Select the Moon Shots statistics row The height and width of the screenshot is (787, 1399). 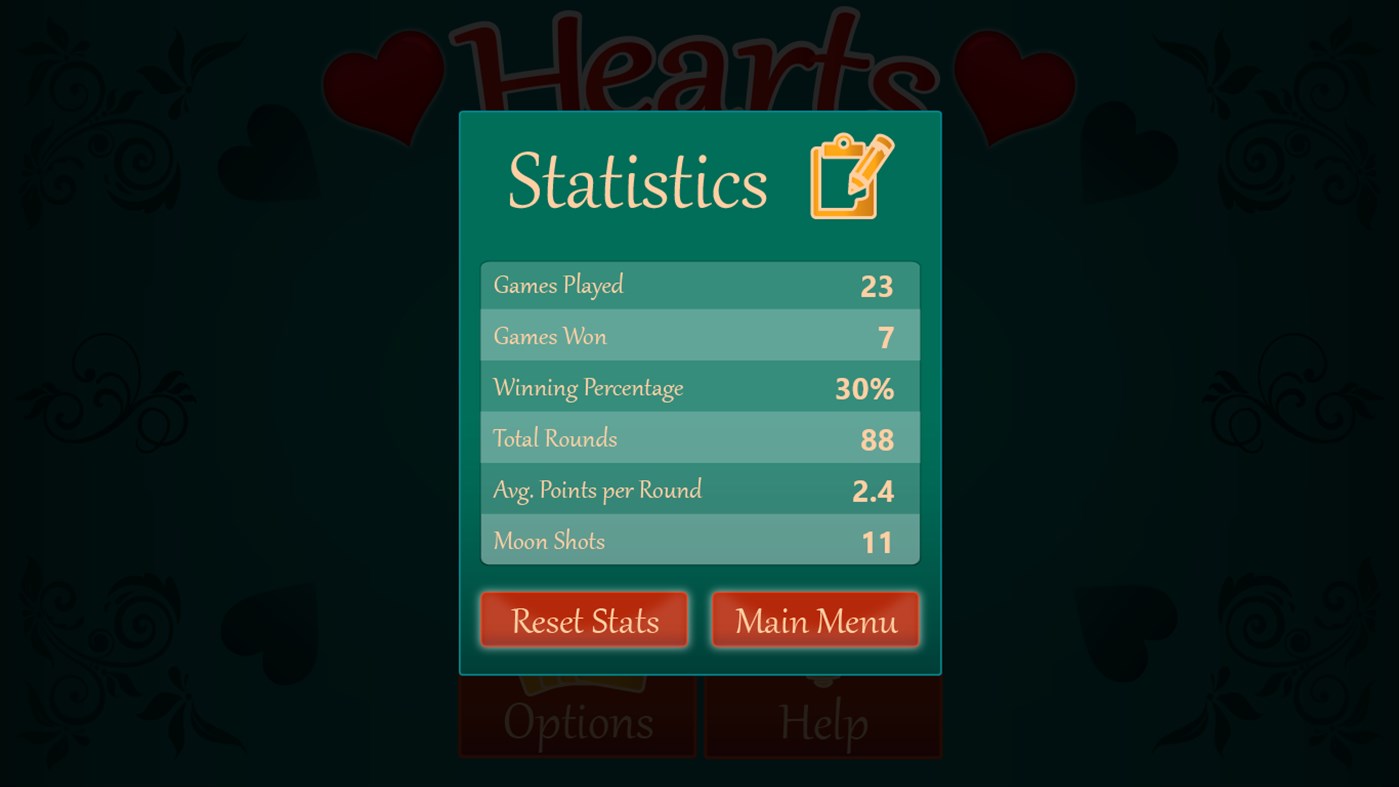pyautogui.click(x=700, y=540)
